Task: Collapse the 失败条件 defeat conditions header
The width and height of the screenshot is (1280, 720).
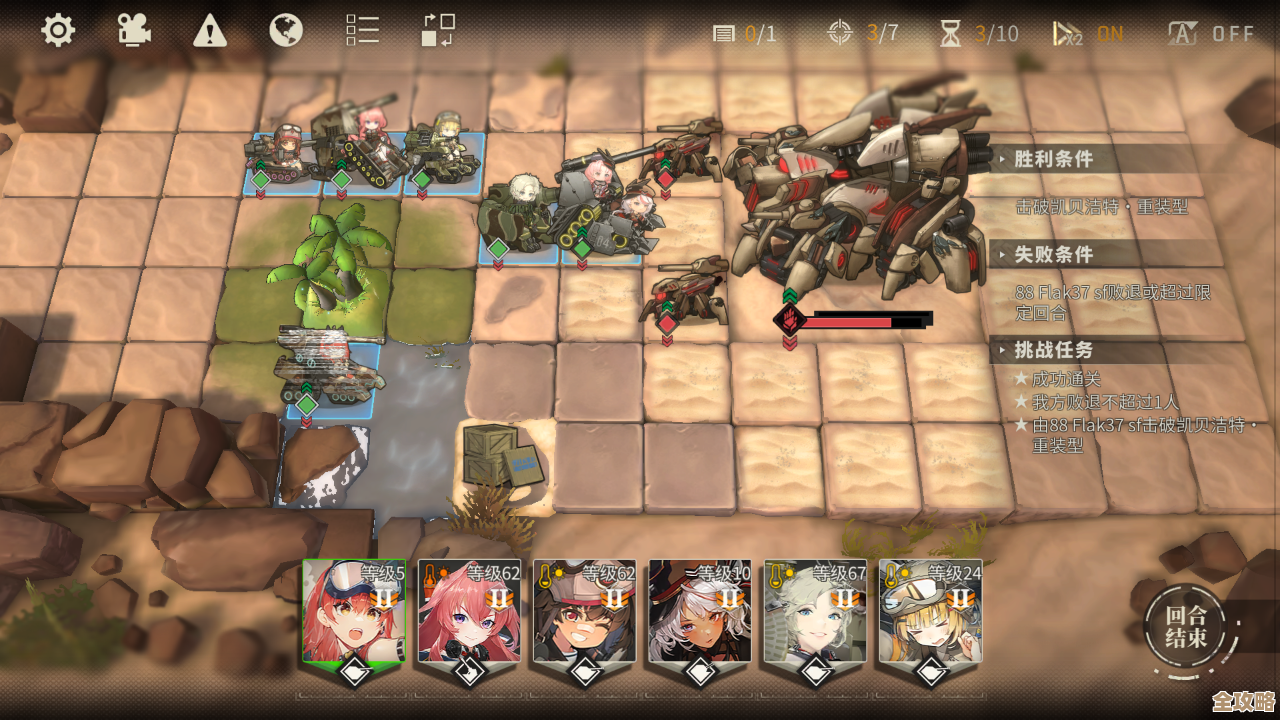Action: (1054, 255)
